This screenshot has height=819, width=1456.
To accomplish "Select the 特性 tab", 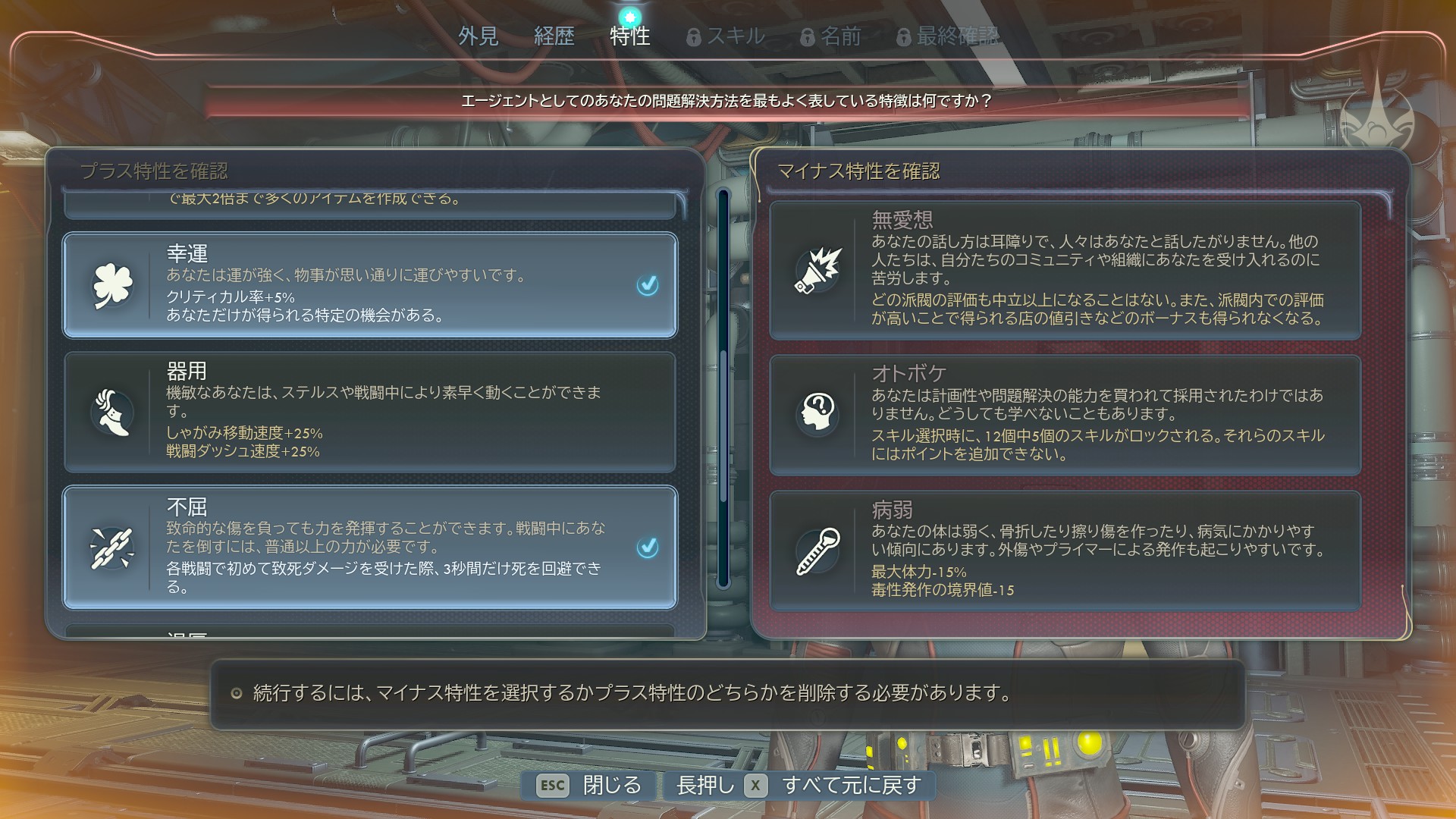I will 629,36.
